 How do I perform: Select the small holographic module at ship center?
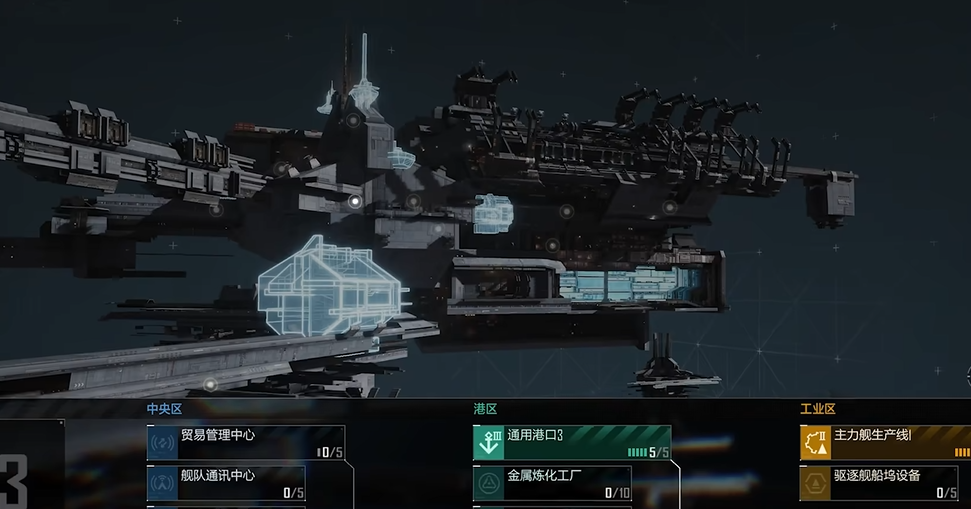point(492,213)
